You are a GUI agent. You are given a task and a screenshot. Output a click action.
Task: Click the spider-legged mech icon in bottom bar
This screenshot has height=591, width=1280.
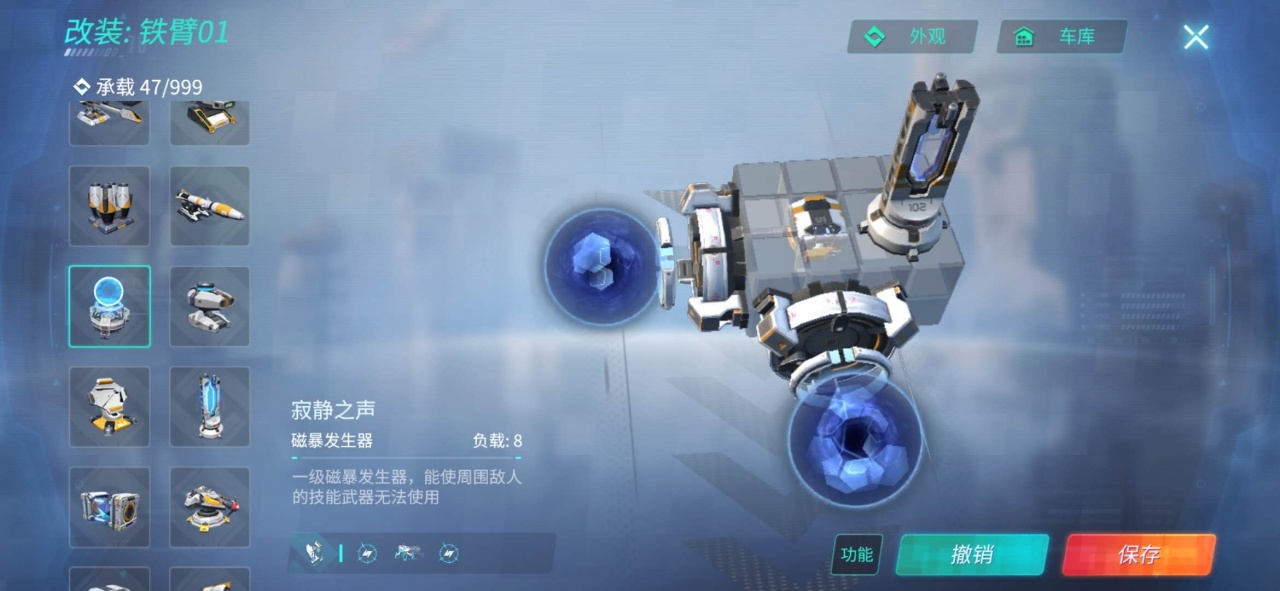(x=406, y=552)
